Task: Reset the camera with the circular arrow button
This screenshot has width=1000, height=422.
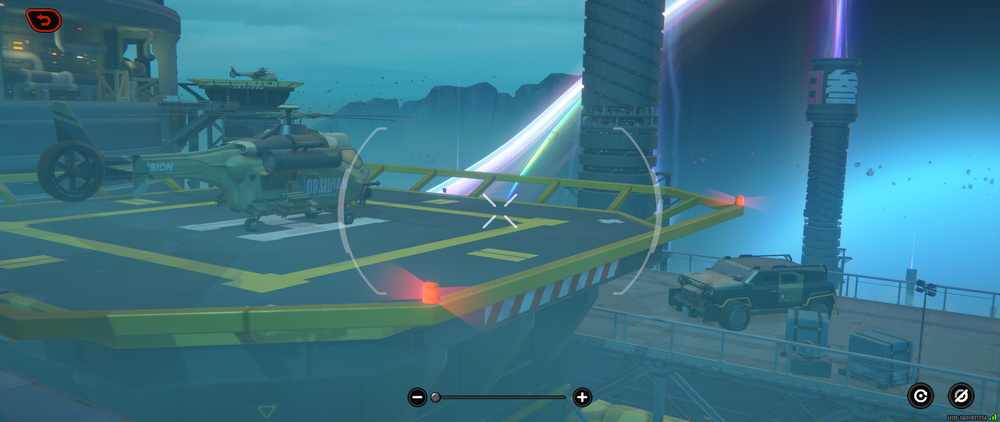Action: pyautogui.click(x=920, y=396)
